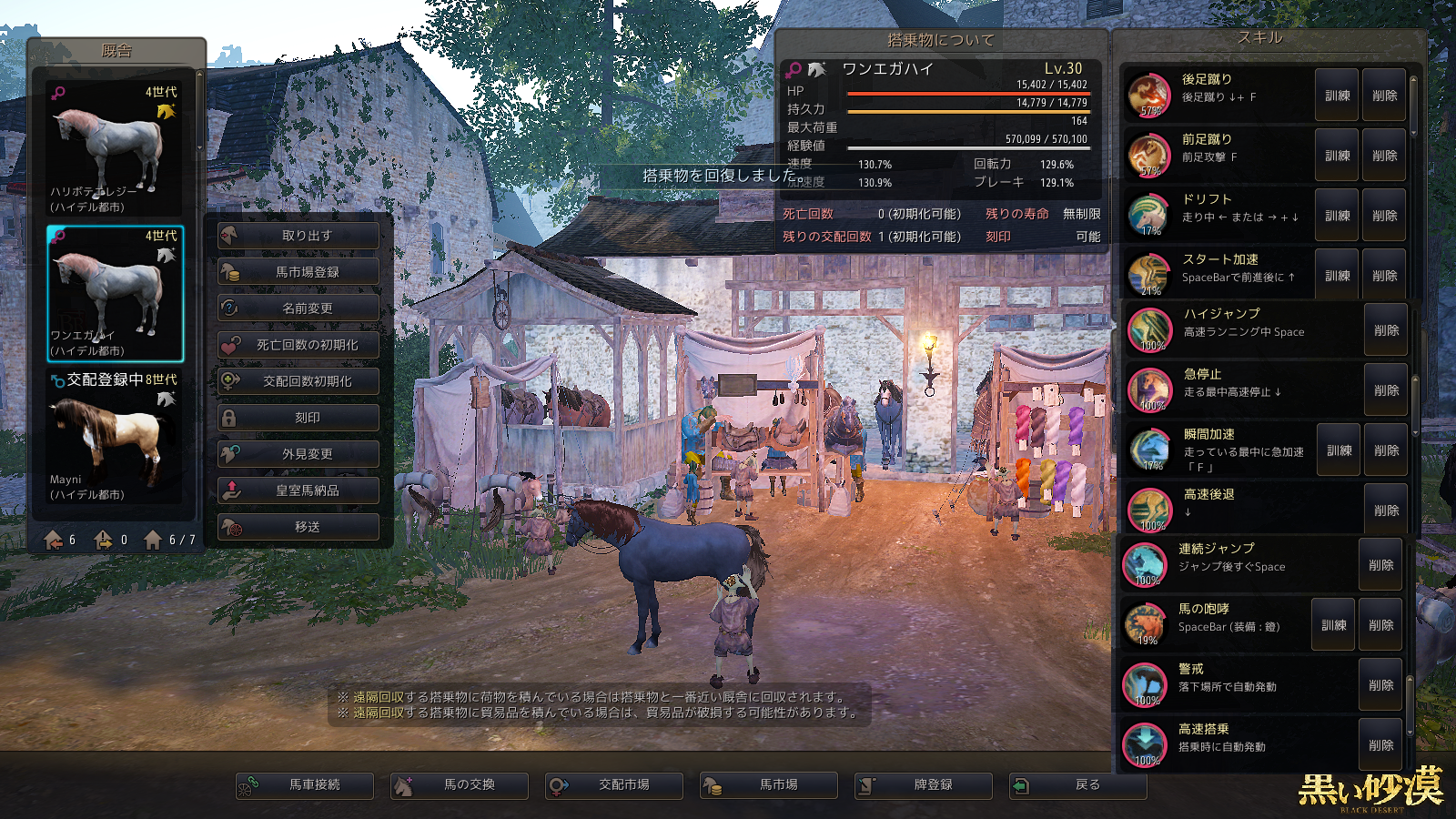
Task: Open the 交配市場 breeding market
Action: [x=614, y=784]
